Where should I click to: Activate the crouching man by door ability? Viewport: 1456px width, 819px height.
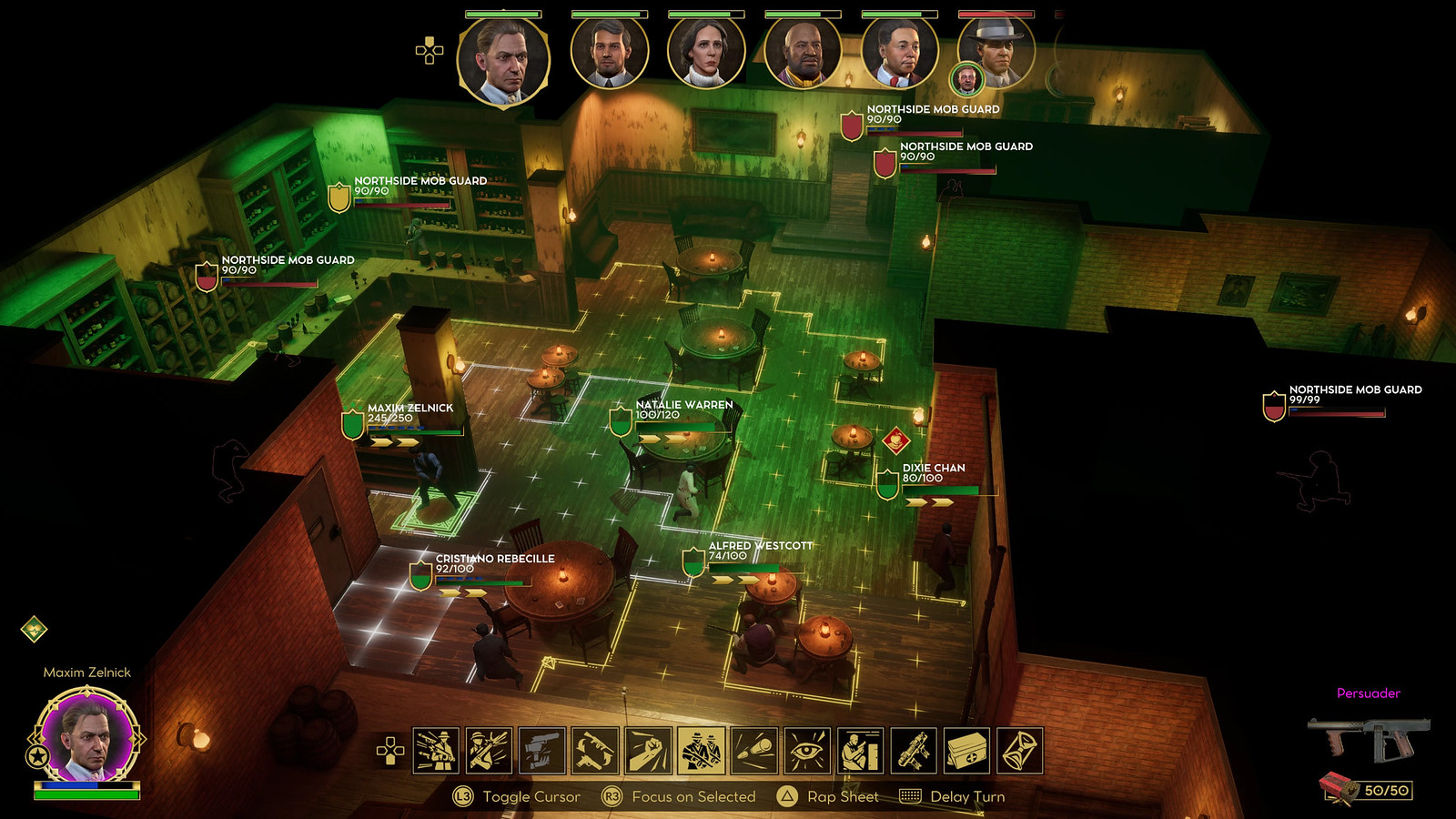860,751
